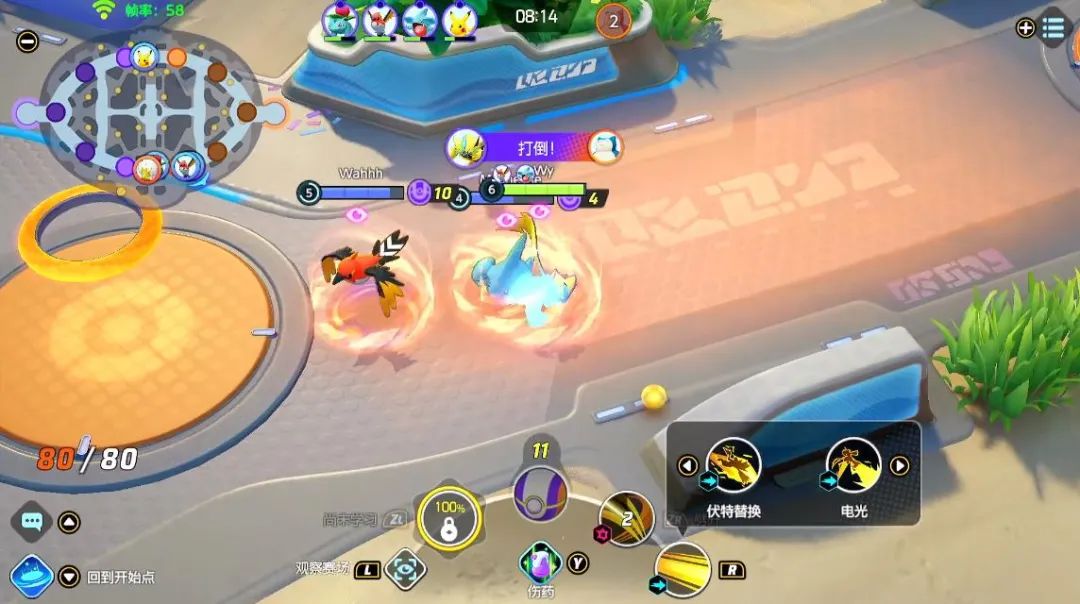Open the quick chat speech bubble
The width and height of the screenshot is (1080, 604).
32,521
